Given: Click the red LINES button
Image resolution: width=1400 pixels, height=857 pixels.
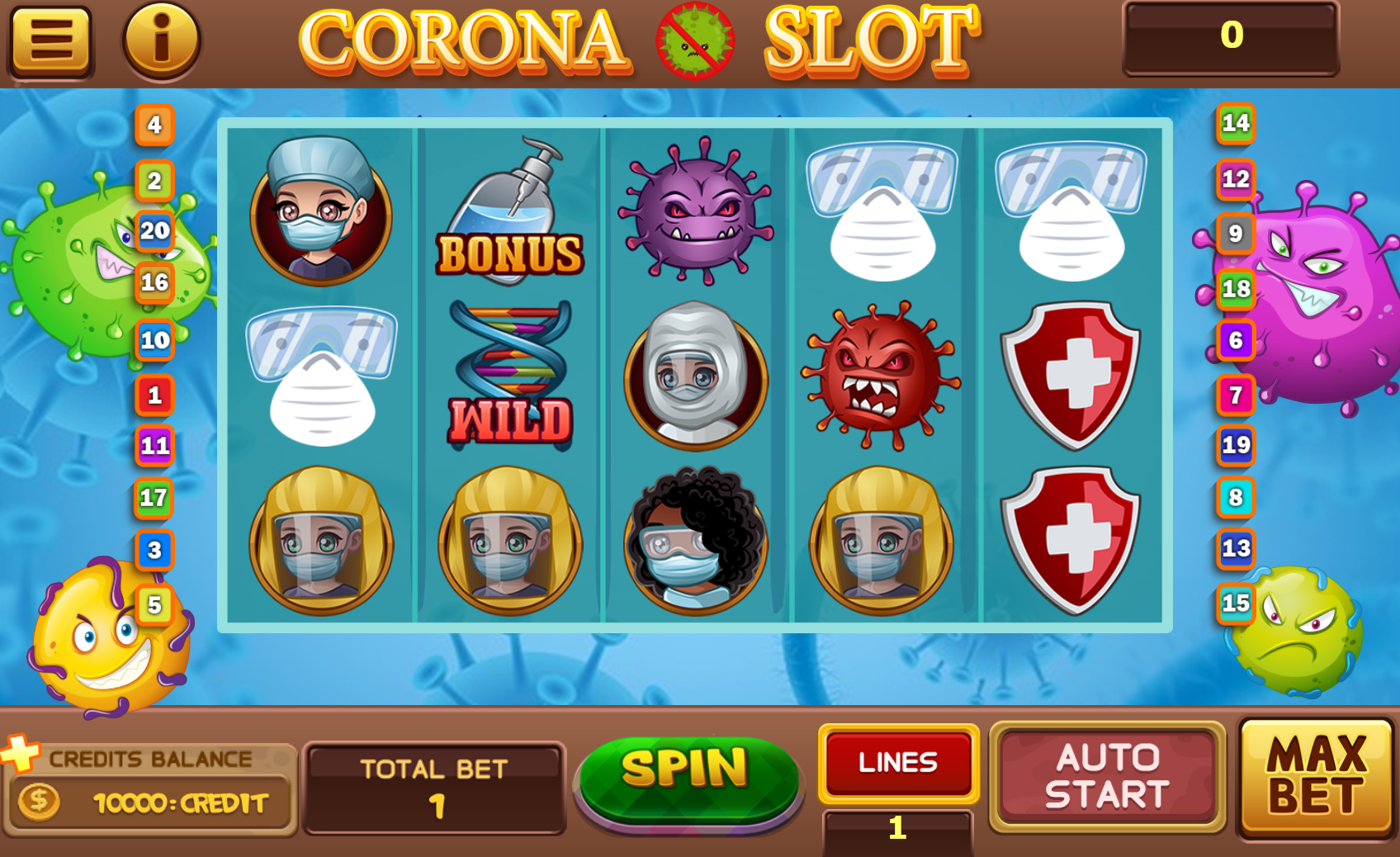Looking at the screenshot, I should pyautogui.click(x=898, y=762).
